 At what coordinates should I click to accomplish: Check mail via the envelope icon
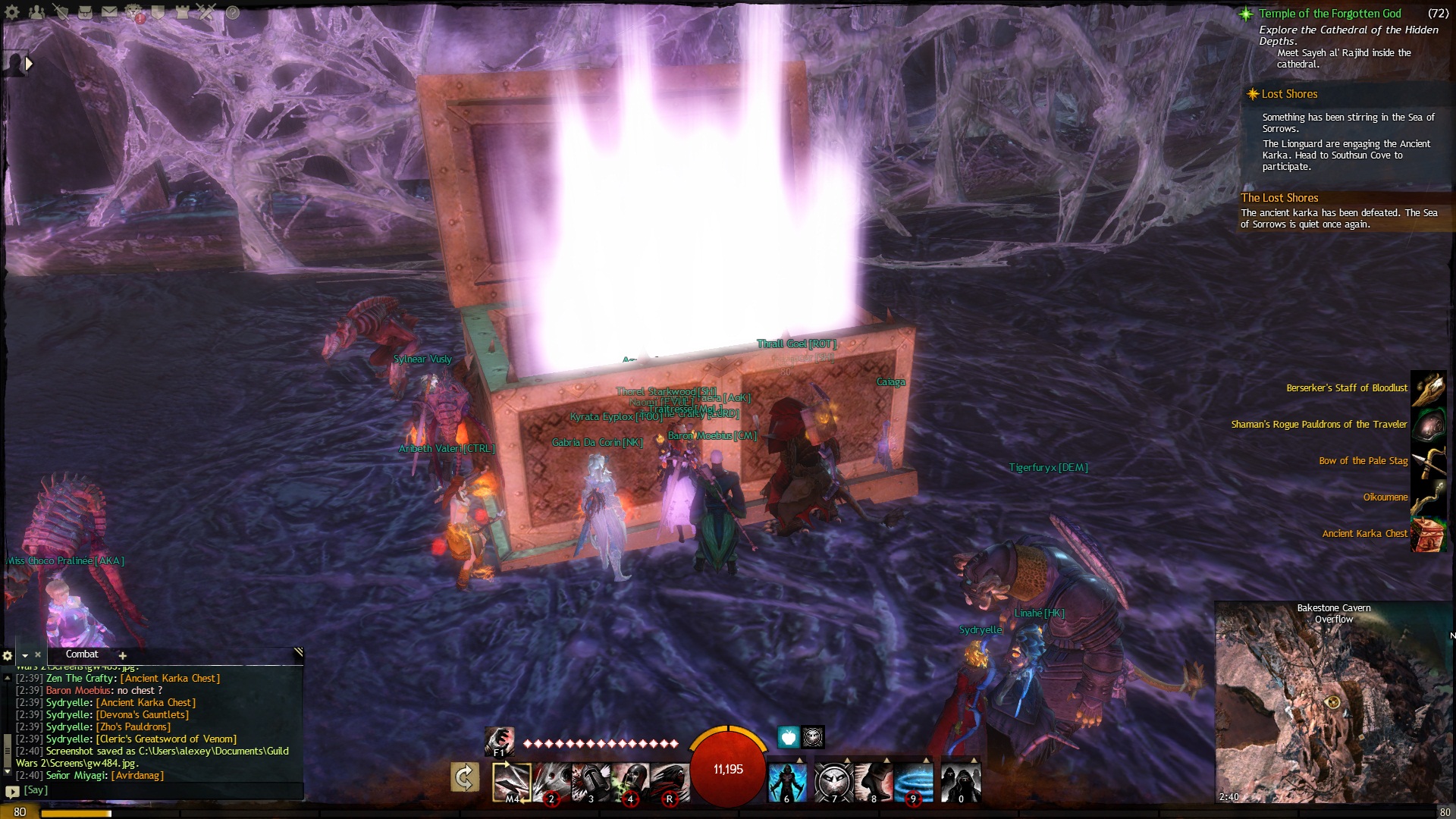point(110,12)
